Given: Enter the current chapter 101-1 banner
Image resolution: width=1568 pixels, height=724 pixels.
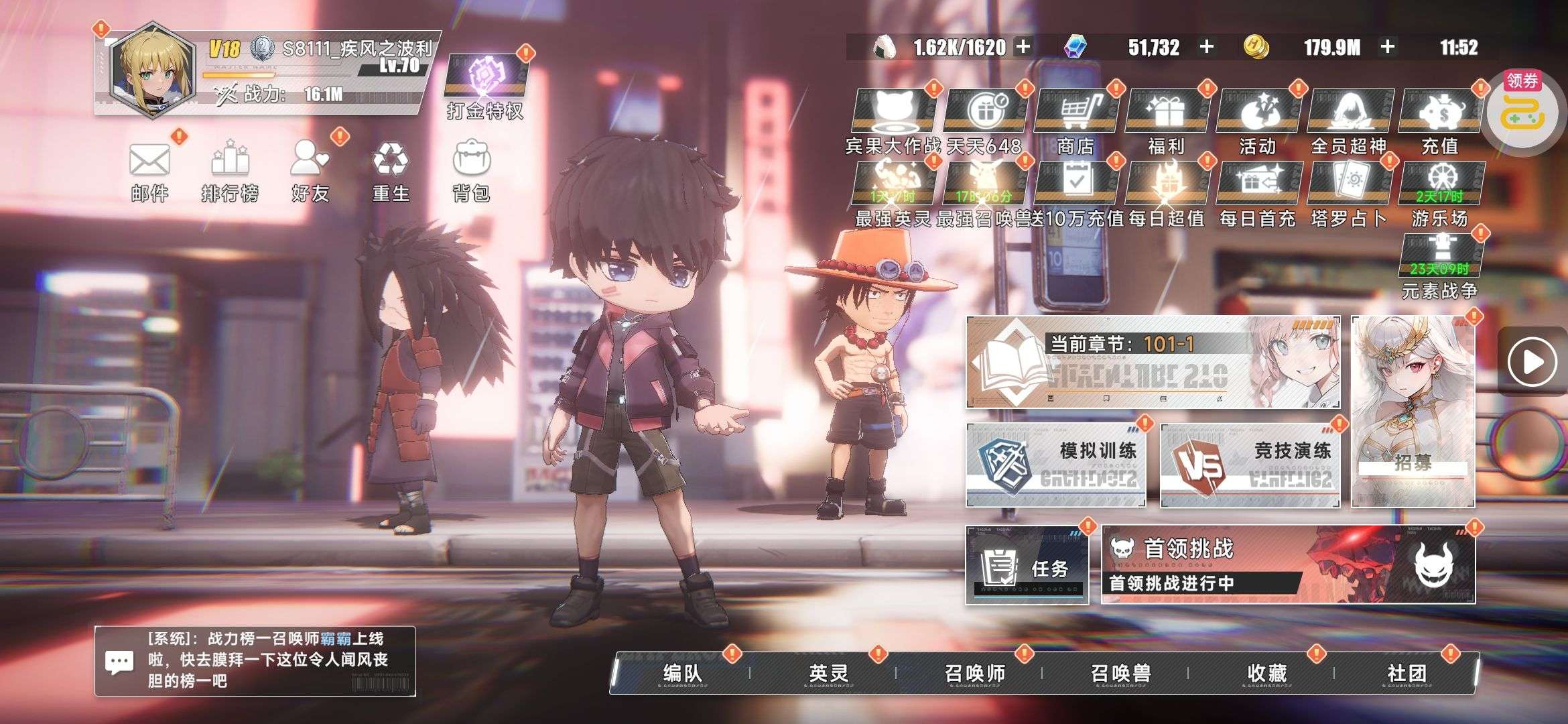Looking at the screenshot, I should click(1153, 362).
